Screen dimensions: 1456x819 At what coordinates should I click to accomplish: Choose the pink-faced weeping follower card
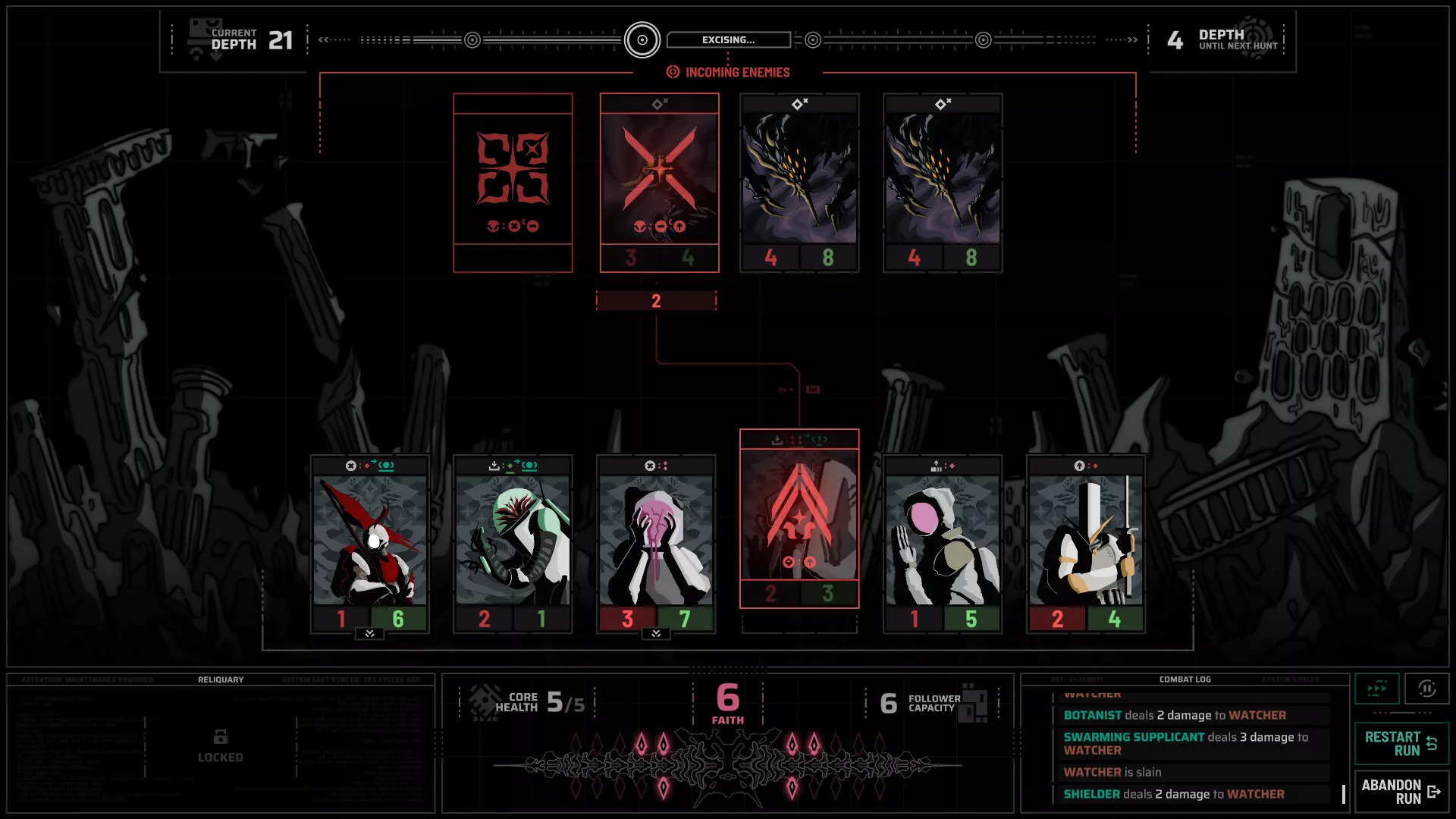click(656, 544)
